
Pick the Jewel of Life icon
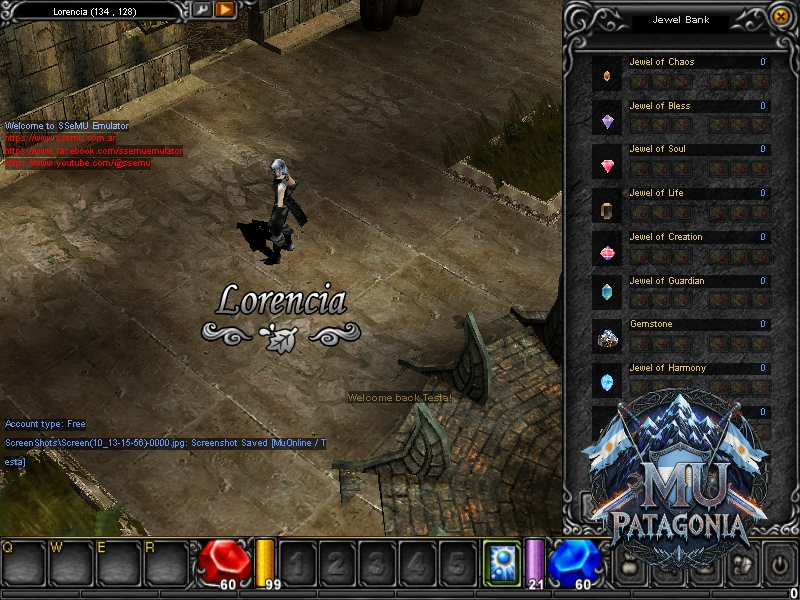[x=607, y=209]
